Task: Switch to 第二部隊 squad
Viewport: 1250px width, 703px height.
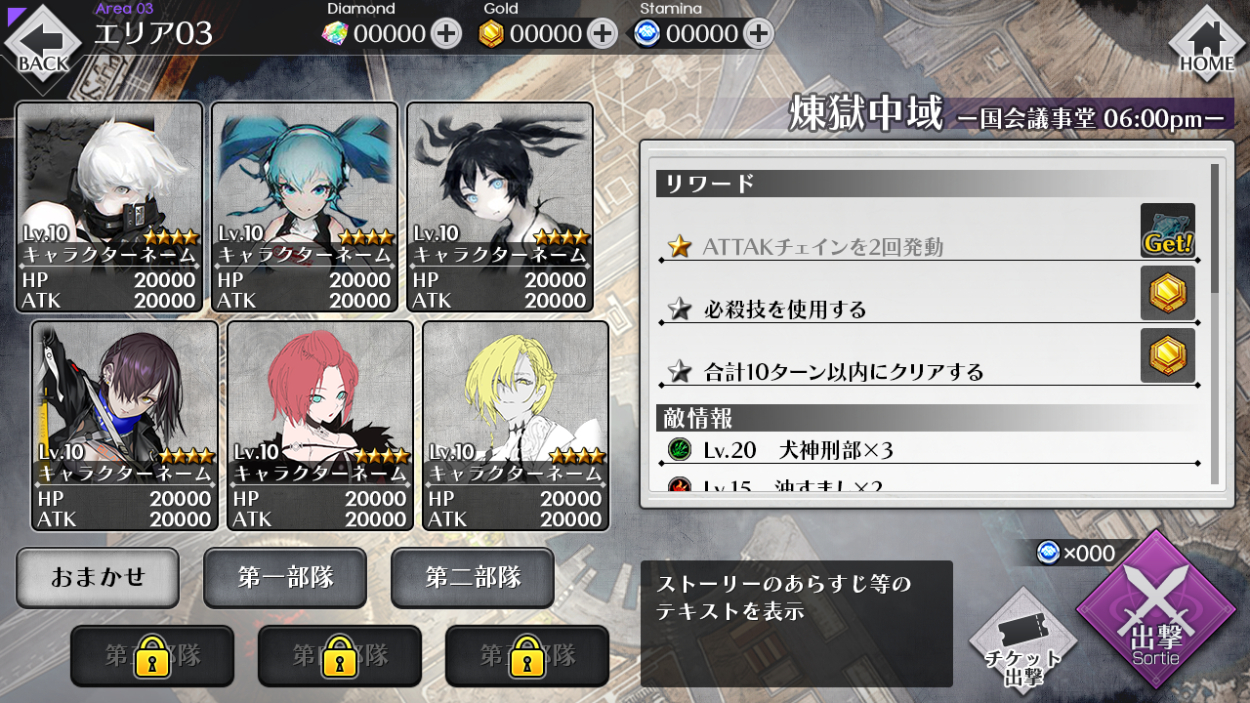Action: (x=473, y=577)
